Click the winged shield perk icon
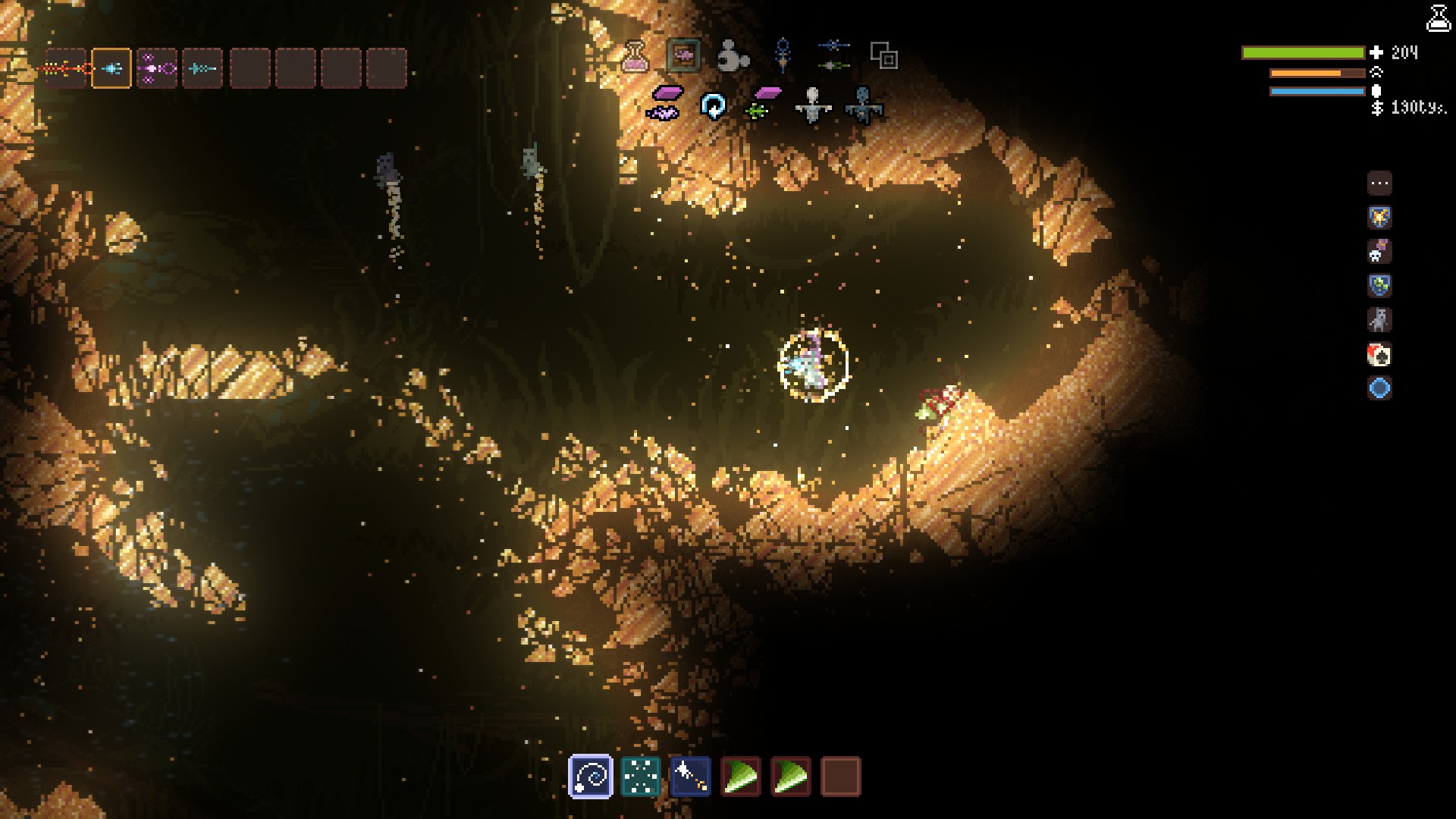1456x819 pixels. click(x=1379, y=218)
